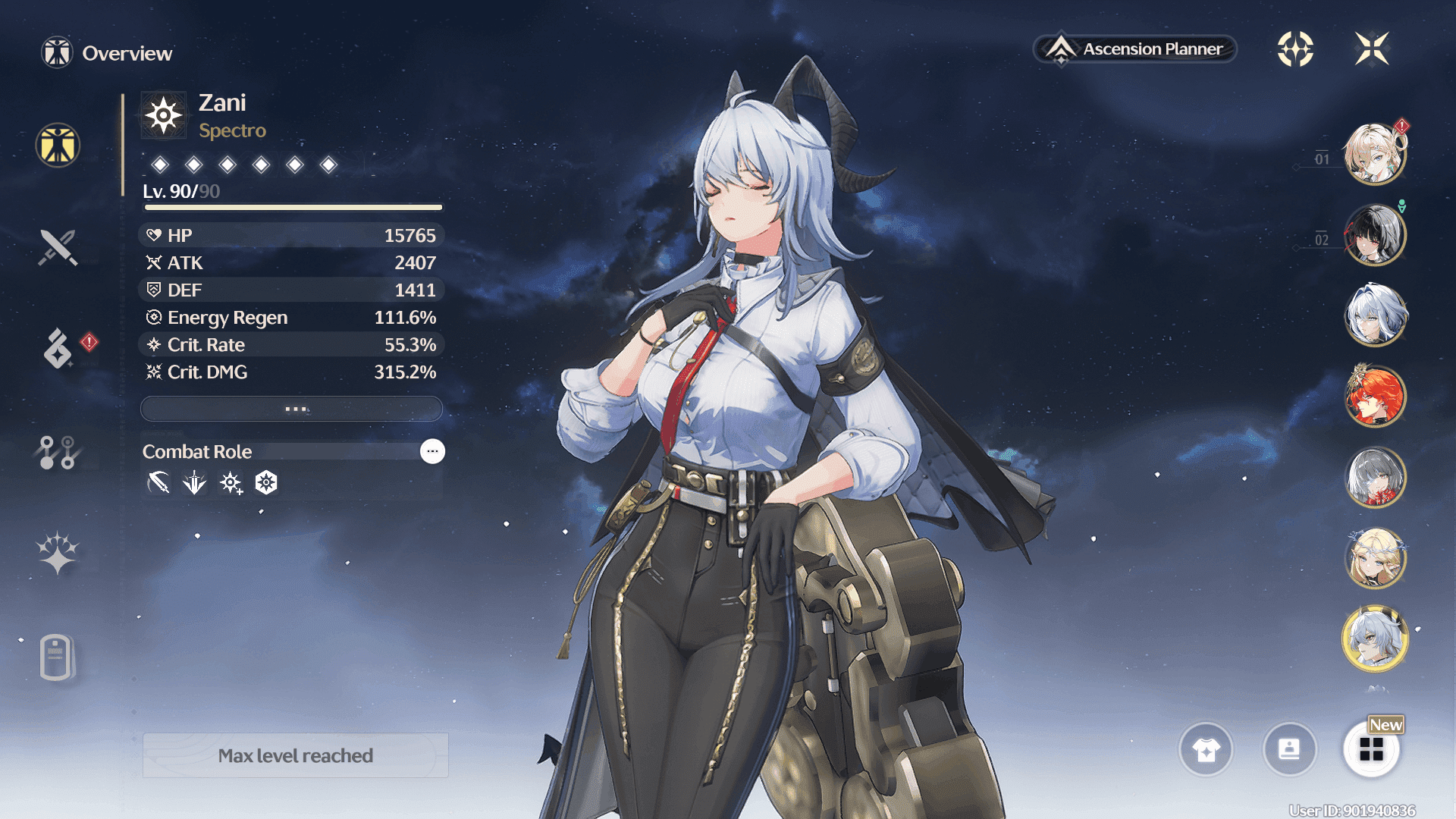The image size is (1456, 819).
Task: Select the Overview tab with the figure icon
Action: pyautogui.click(x=58, y=146)
